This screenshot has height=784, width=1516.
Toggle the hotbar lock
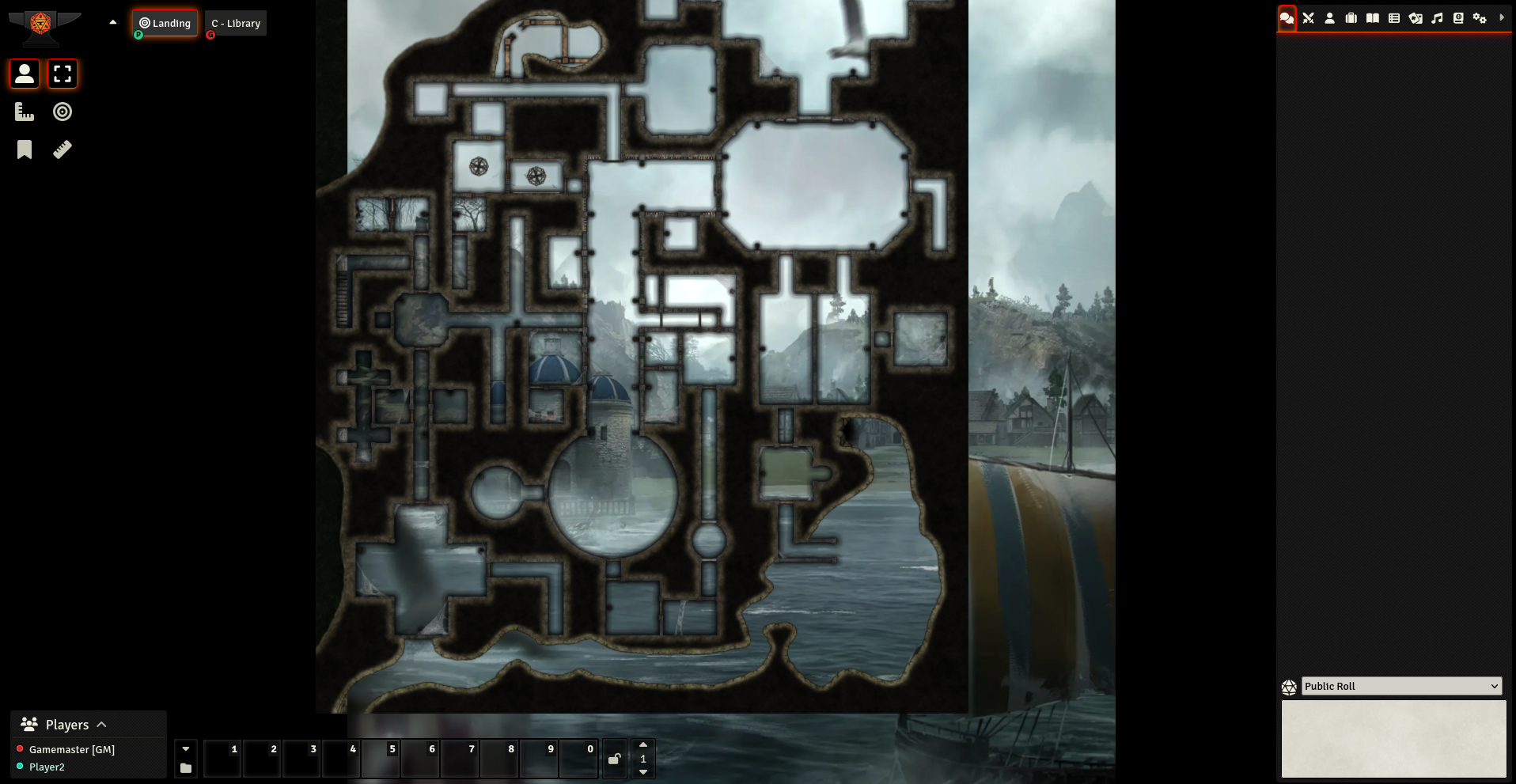click(x=614, y=758)
